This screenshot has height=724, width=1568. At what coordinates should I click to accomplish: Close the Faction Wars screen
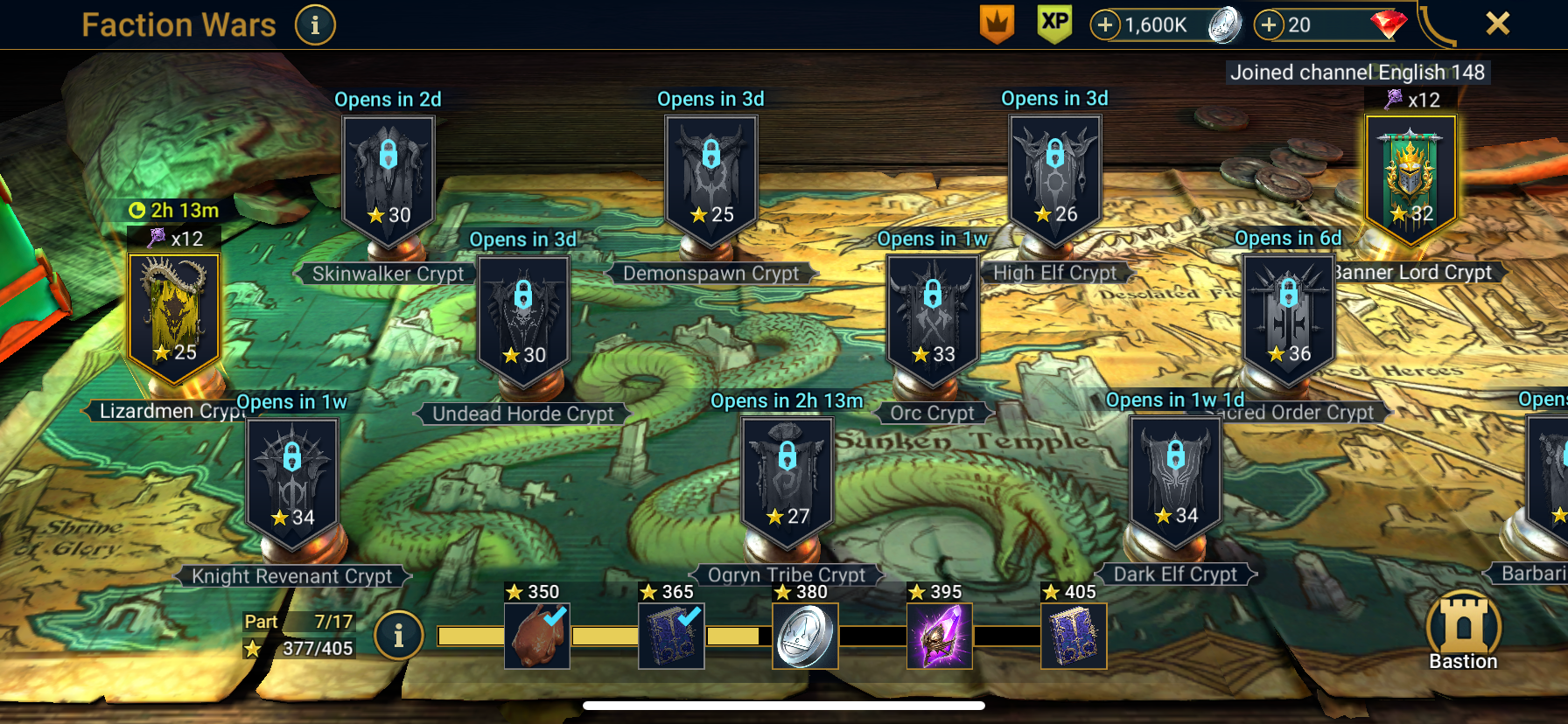(1497, 24)
